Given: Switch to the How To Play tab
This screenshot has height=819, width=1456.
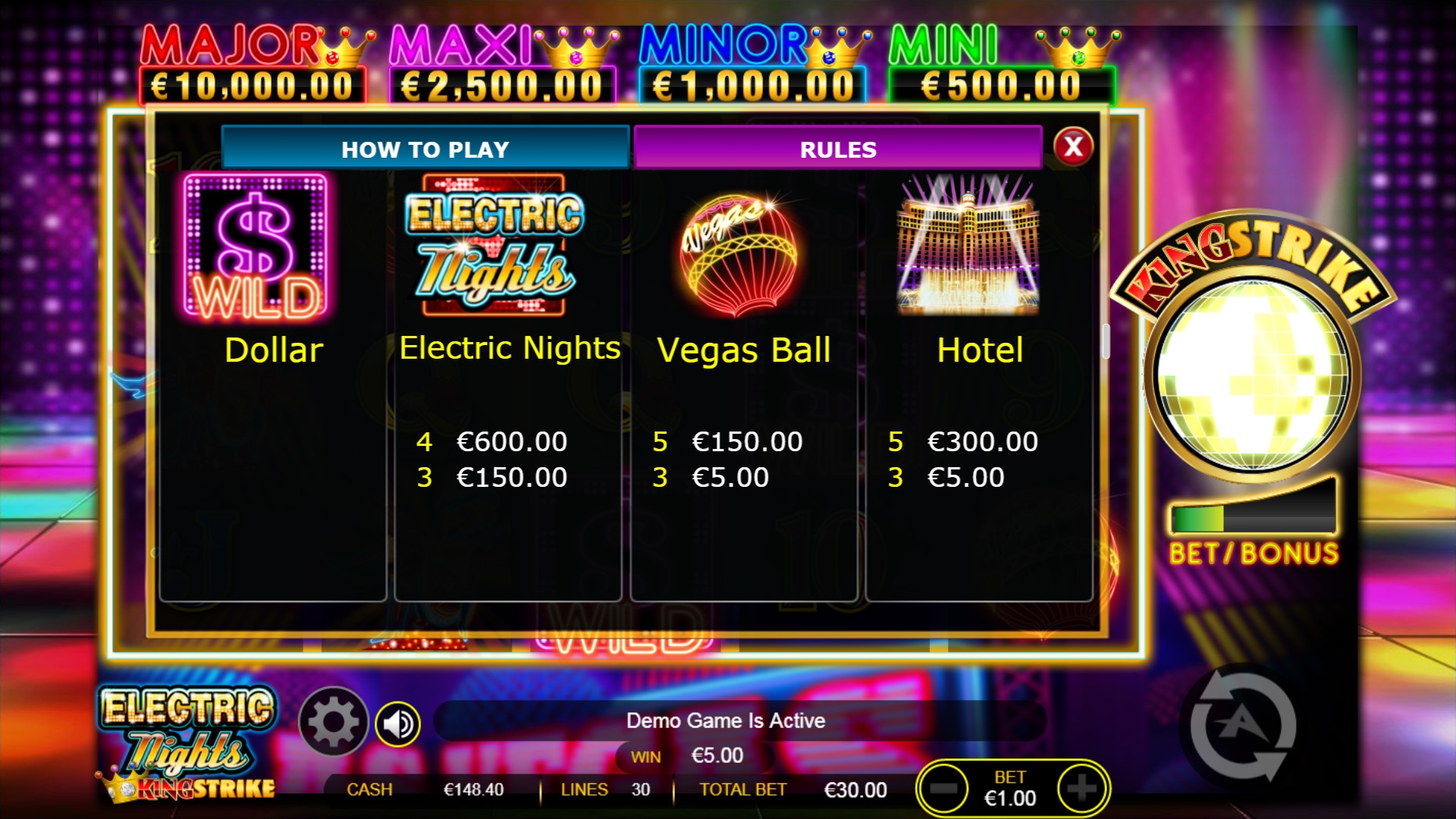Looking at the screenshot, I should coord(425,149).
